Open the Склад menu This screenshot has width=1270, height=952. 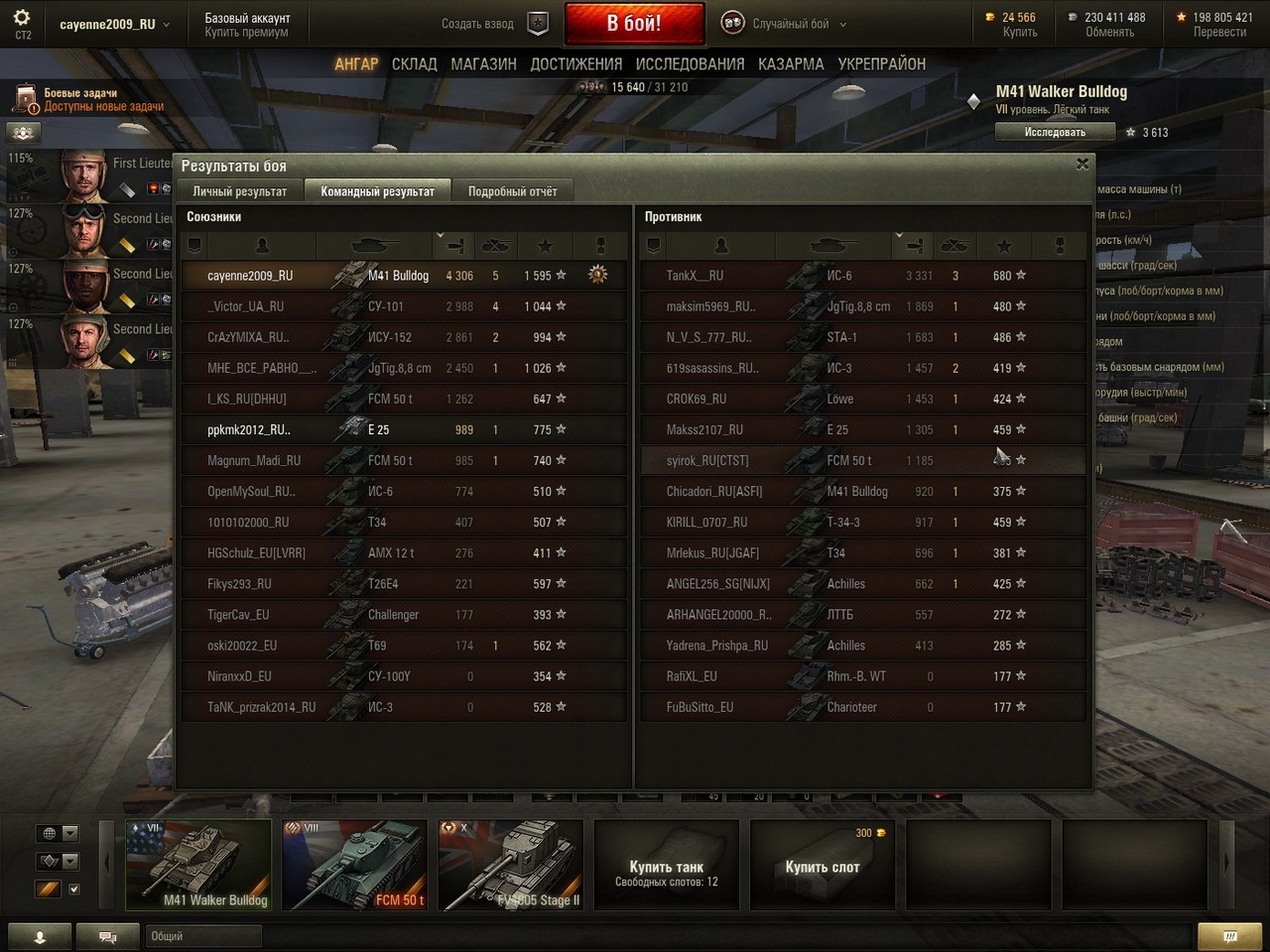[414, 64]
